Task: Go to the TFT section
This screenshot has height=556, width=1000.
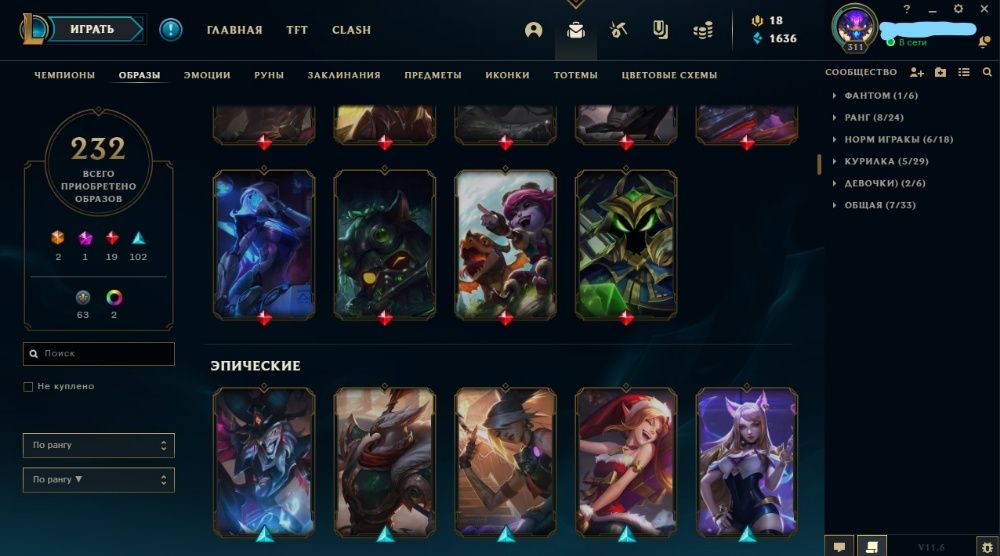Action: pyautogui.click(x=297, y=30)
